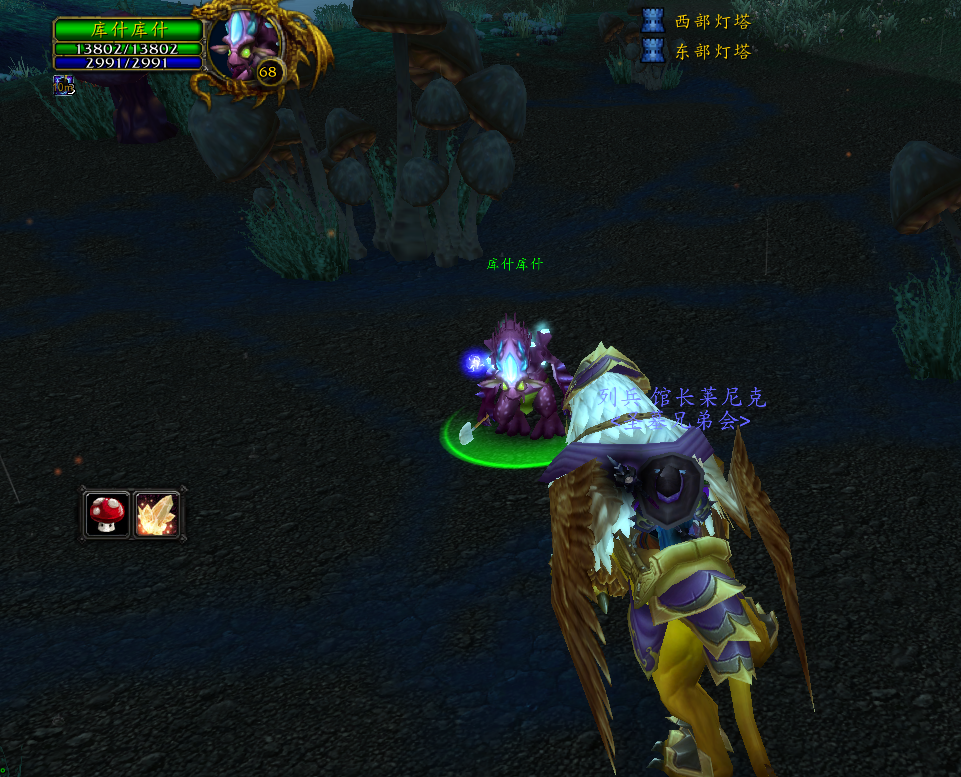Activate the golden crystal item button
The image size is (961, 777).
(x=156, y=514)
